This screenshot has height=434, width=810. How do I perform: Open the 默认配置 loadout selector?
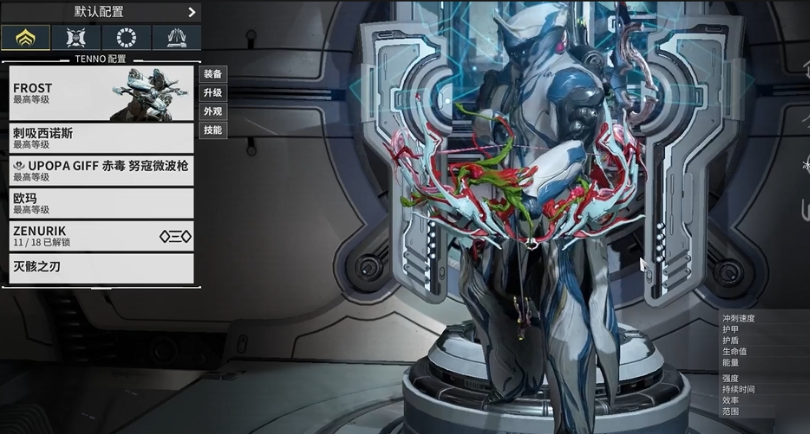pos(100,12)
